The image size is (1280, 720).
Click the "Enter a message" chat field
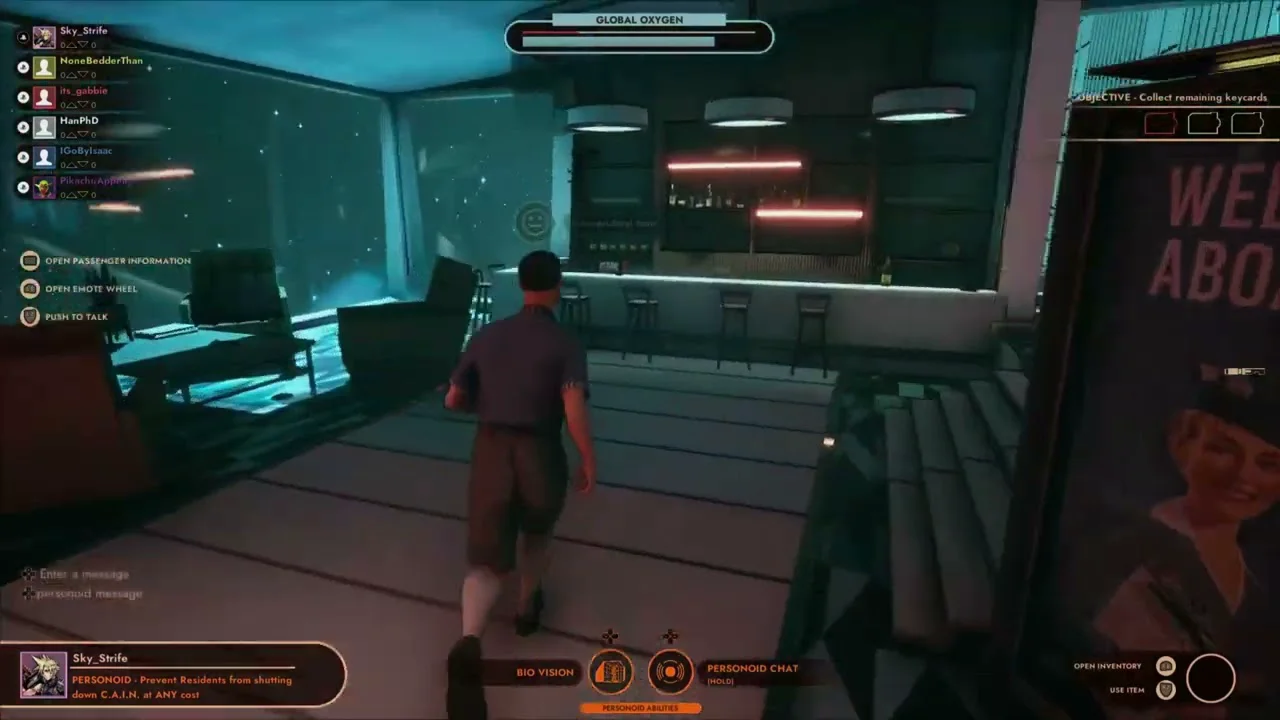tap(84, 574)
